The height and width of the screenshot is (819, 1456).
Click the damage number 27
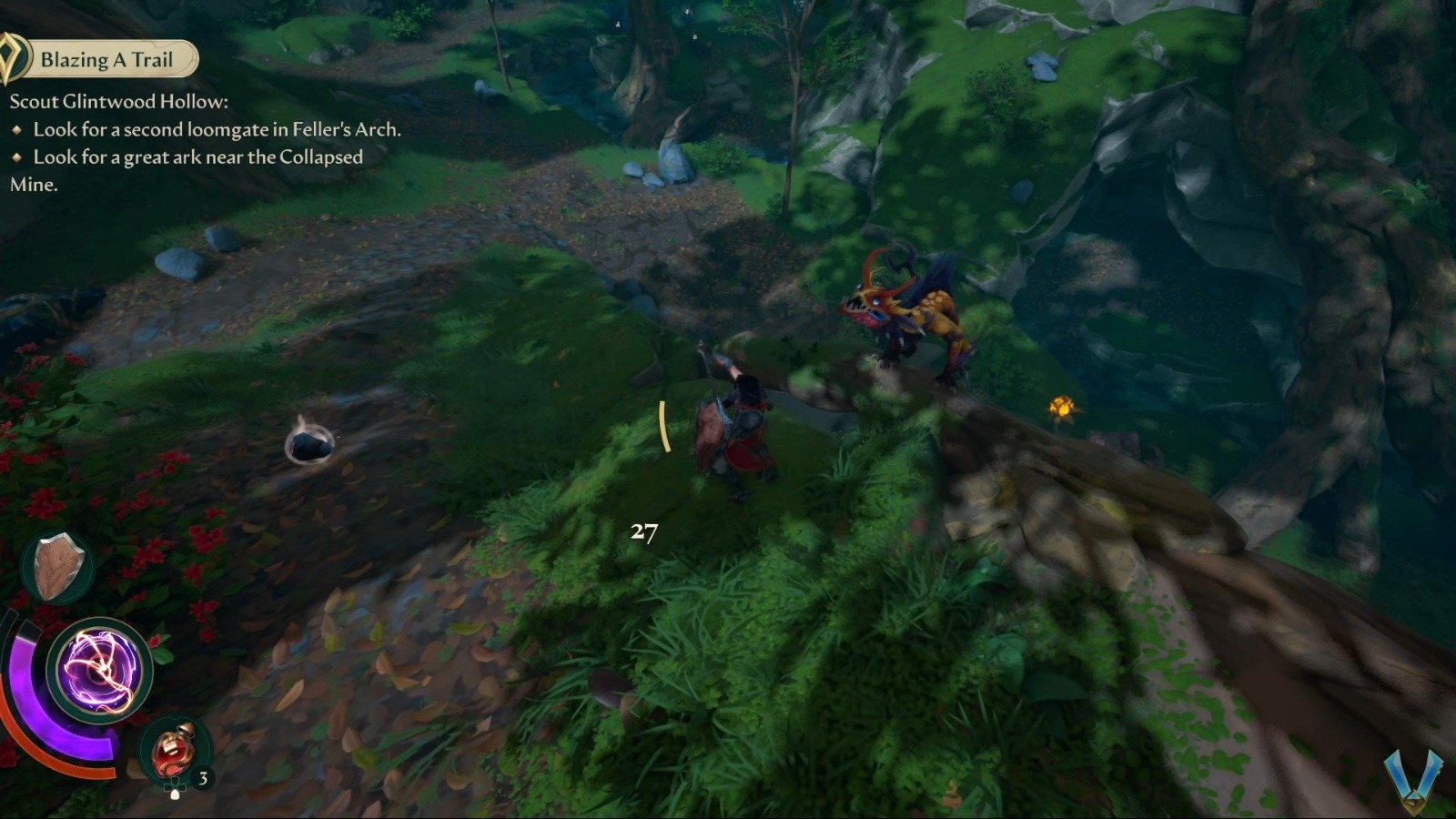pyautogui.click(x=644, y=534)
